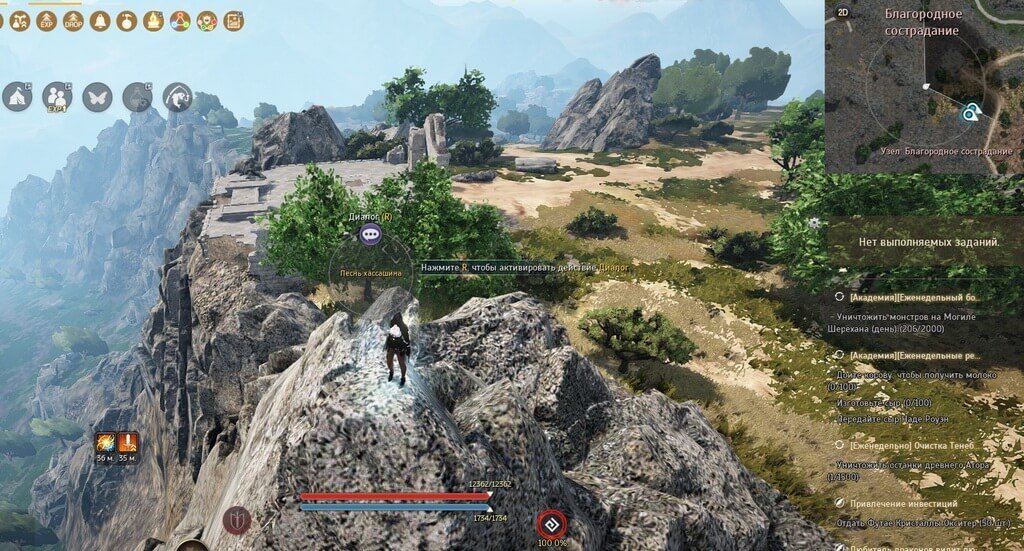Image resolution: width=1024 pixels, height=551 pixels.
Task: Click the blue node marker on minimap
Action: 968,114
